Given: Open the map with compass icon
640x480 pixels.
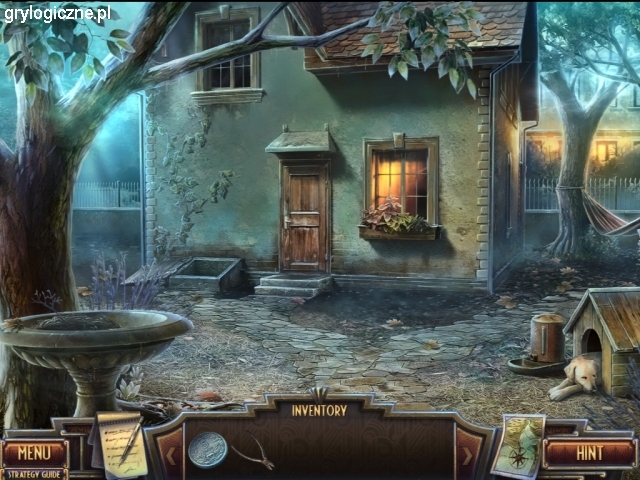Looking at the screenshot, I should point(519,447).
